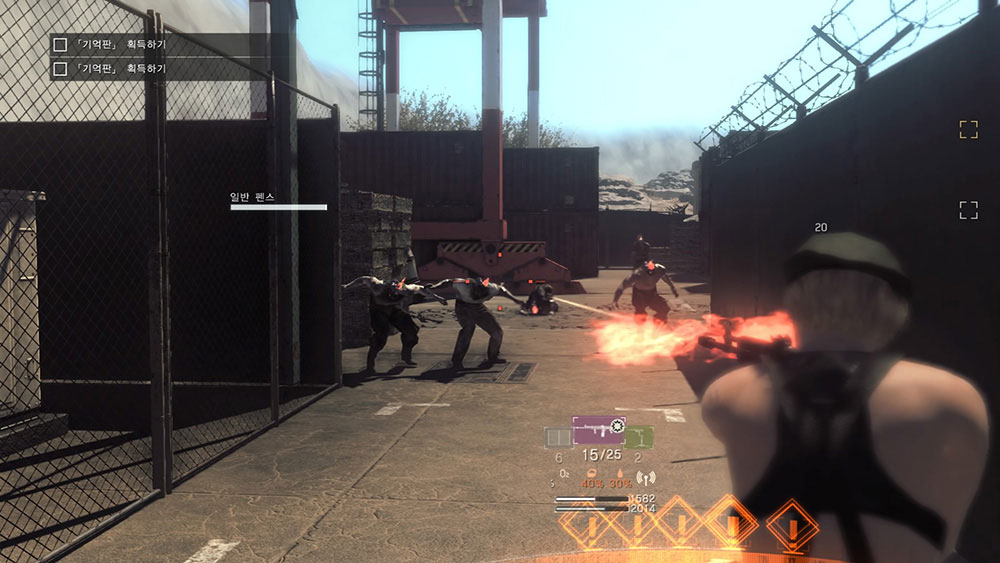This screenshot has height=563, width=1000.
Task: Switch to the gray left weapon slot
Action: coord(557,437)
